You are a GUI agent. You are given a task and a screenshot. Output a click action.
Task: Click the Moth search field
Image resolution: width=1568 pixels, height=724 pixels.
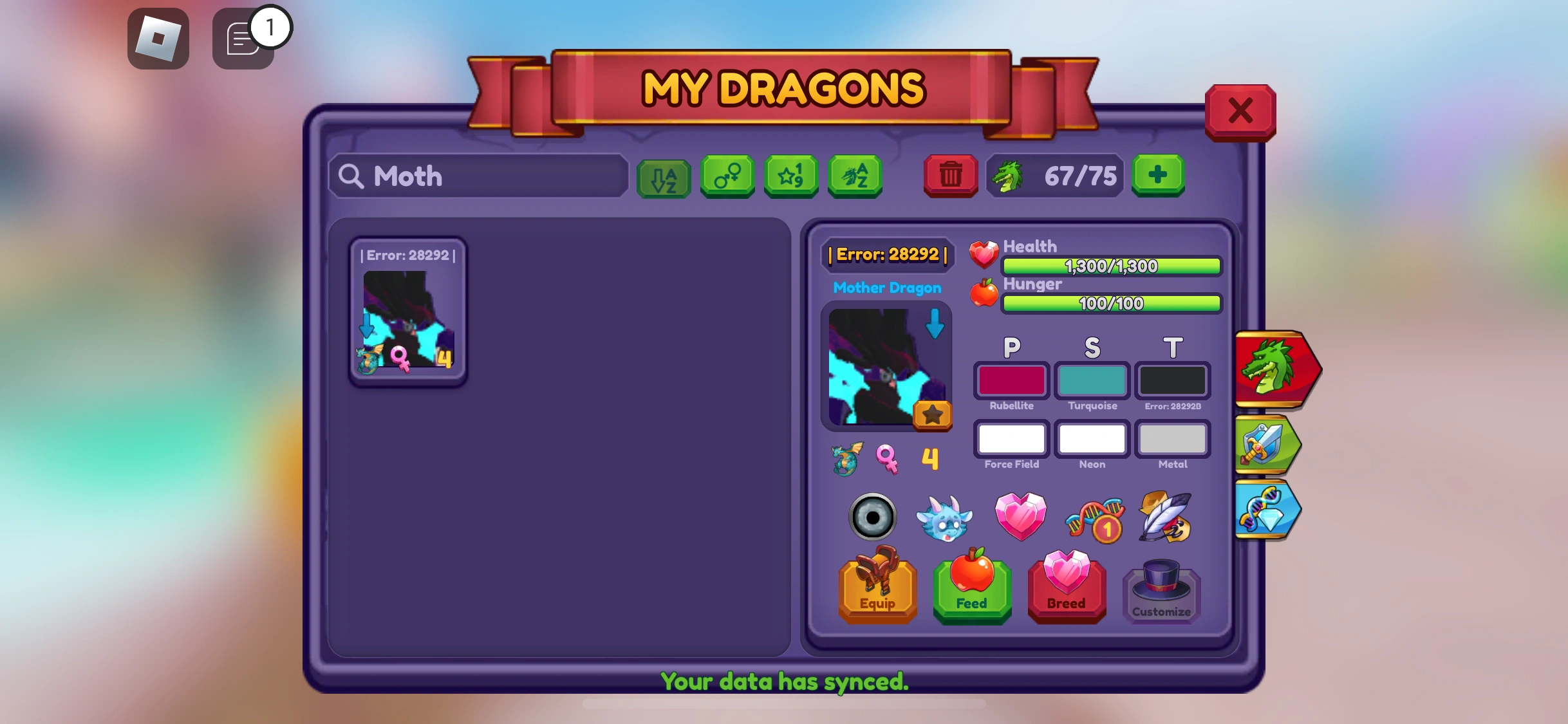(x=476, y=176)
